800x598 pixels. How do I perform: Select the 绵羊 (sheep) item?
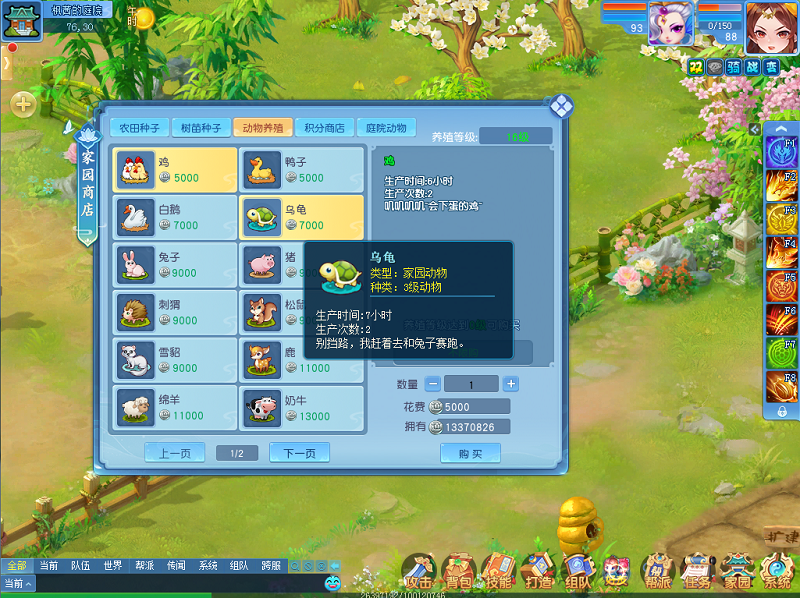point(175,407)
